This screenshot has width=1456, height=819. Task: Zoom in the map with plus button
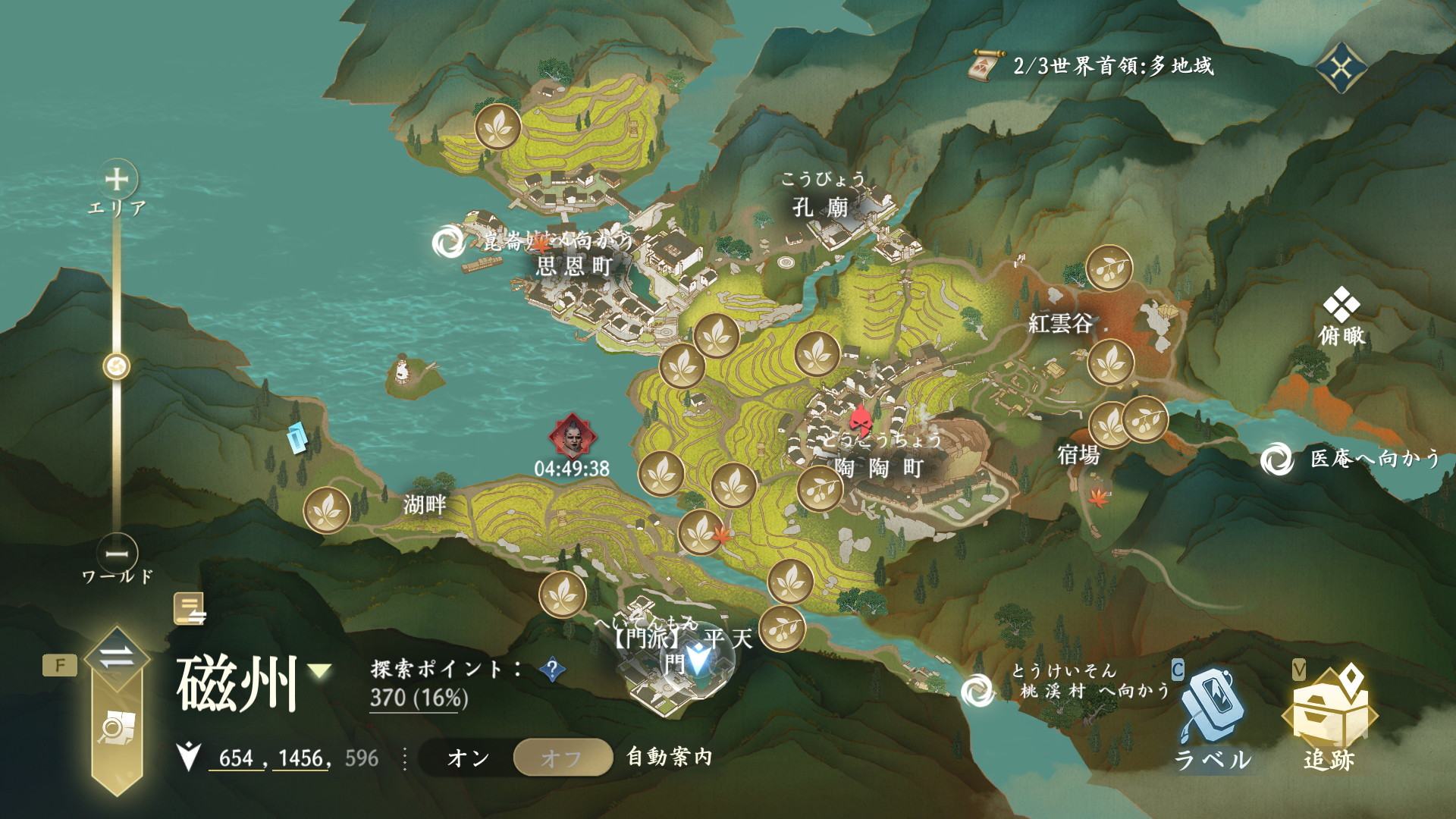tap(117, 180)
